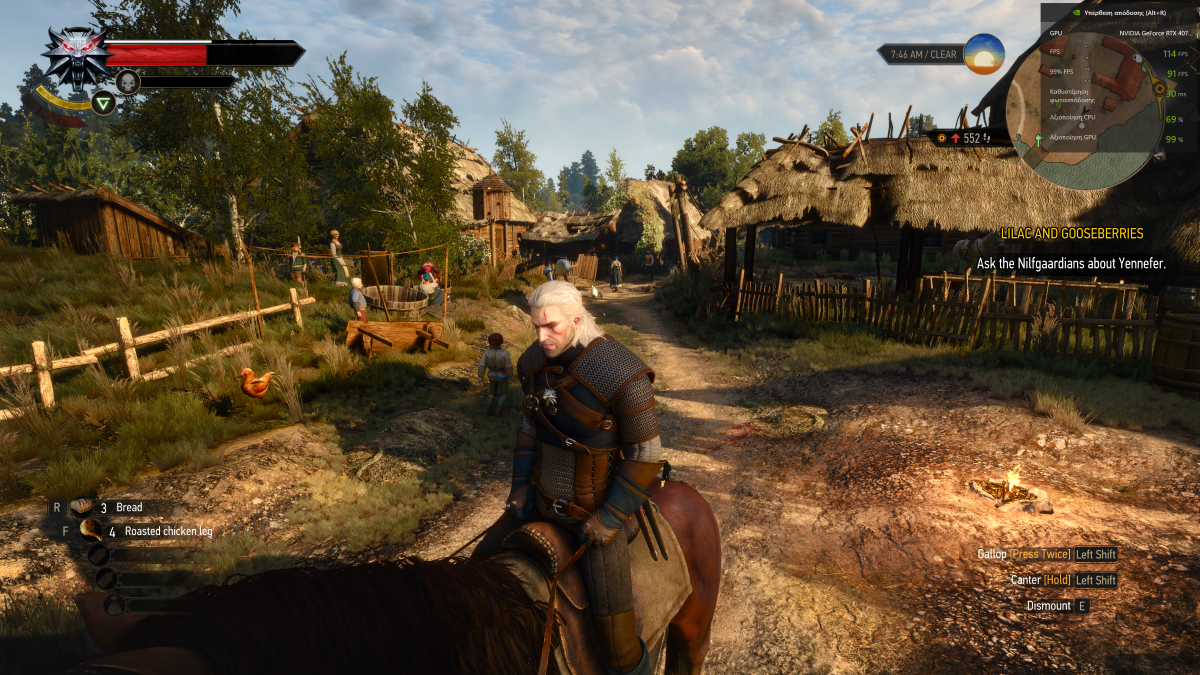This screenshot has width=1200, height=675.
Task: Select the Ask the Nilfgaardians objective
Action: coord(1071,264)
